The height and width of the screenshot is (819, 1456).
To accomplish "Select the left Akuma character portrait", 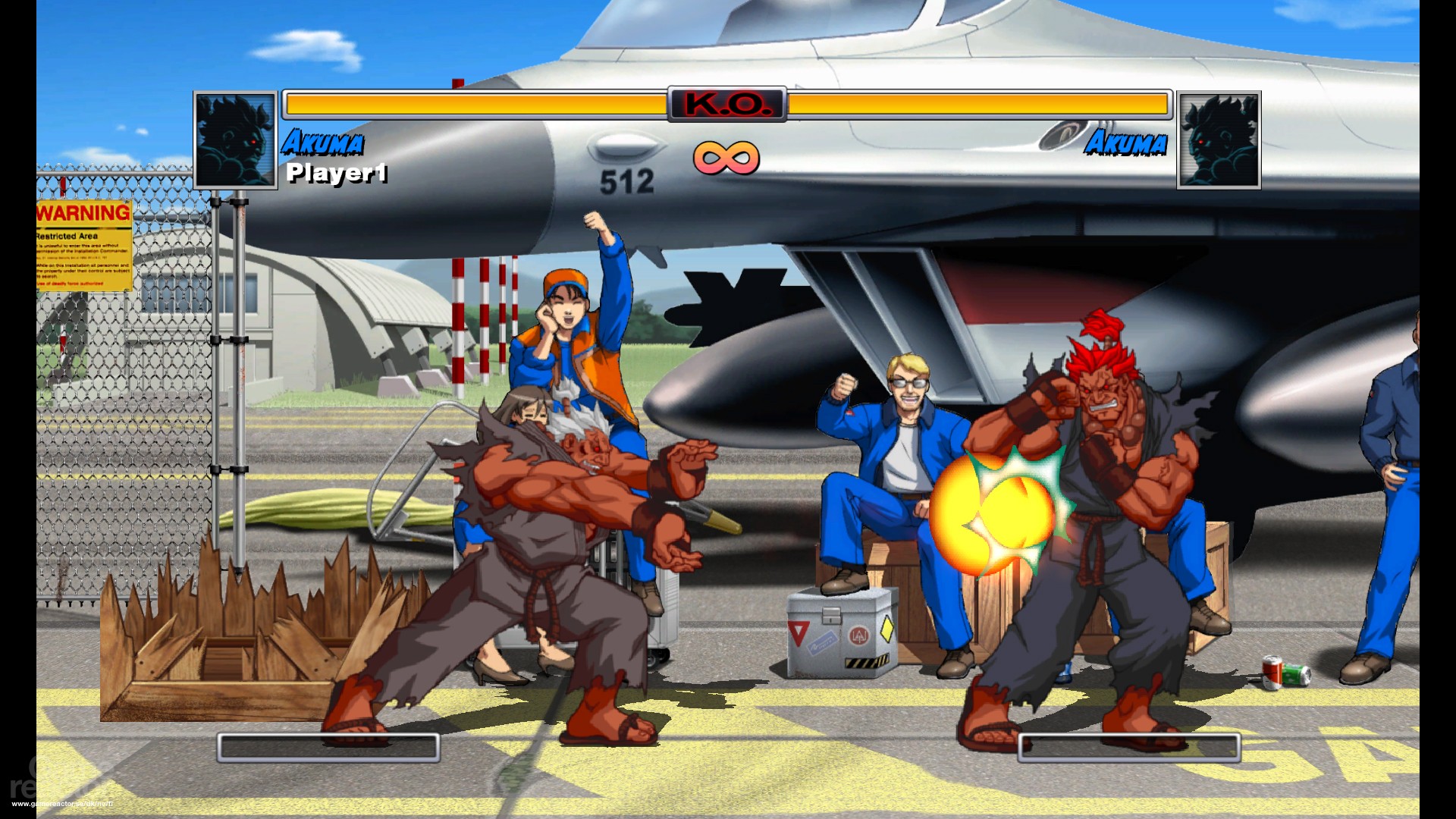I will [235, 139].
